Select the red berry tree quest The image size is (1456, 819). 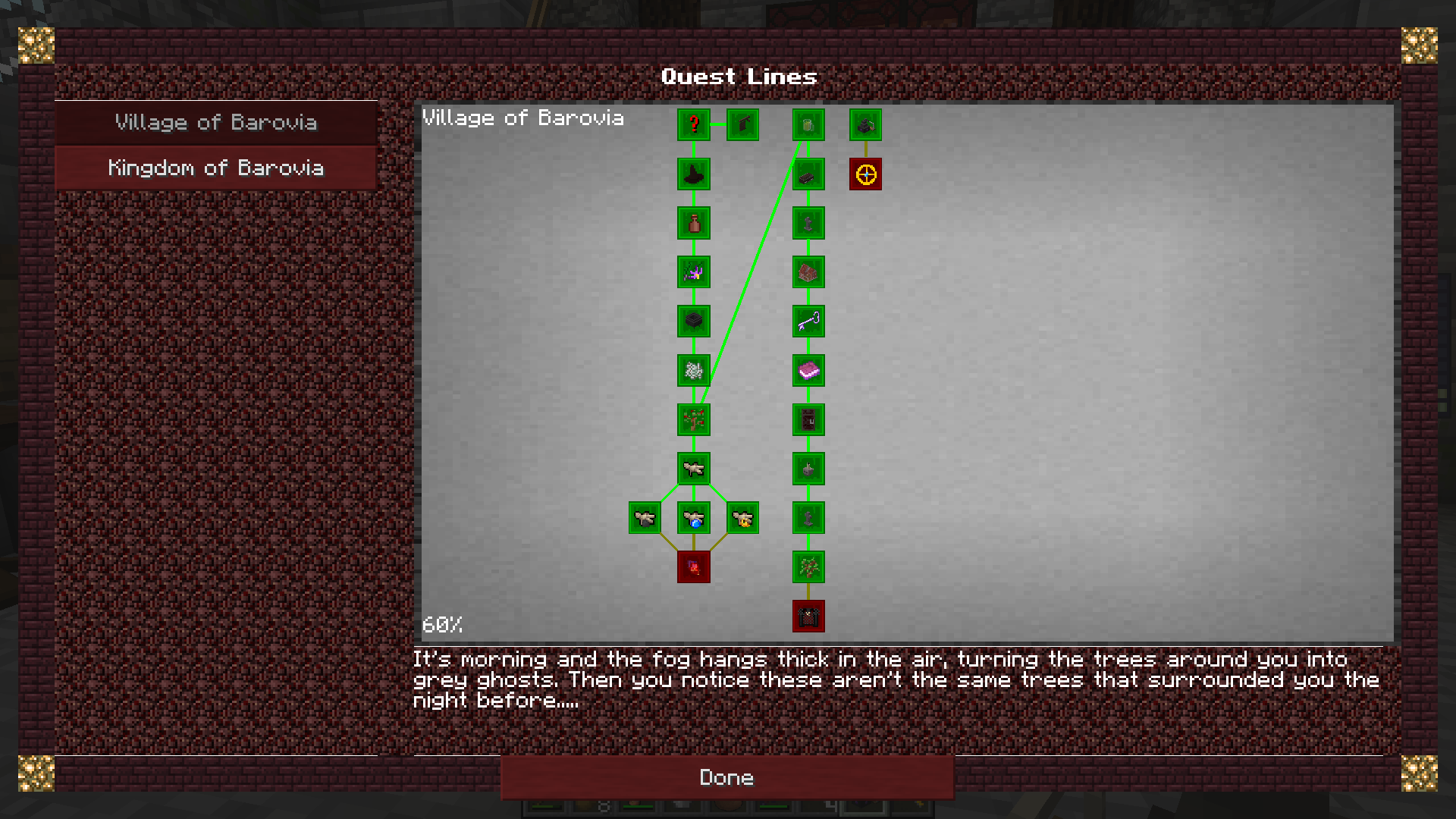pyautogui.click(x=694, y=419)
